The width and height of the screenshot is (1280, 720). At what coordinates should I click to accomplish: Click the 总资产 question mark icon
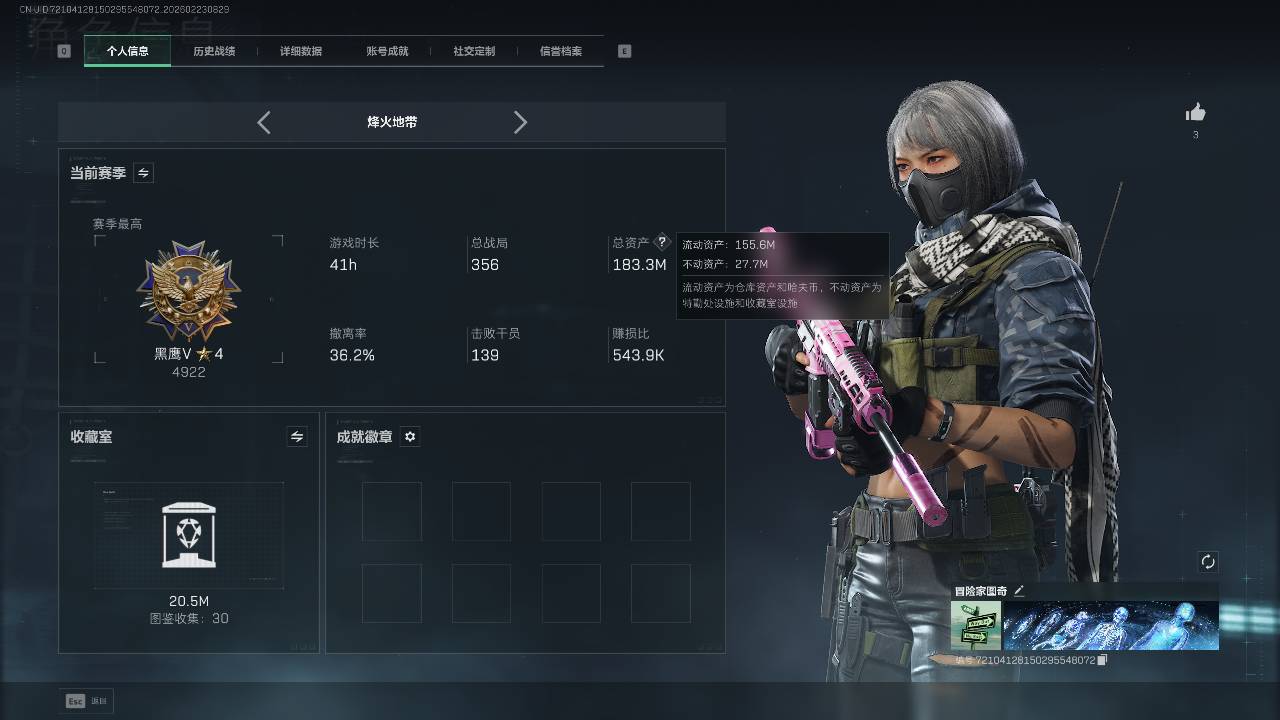click(x=661, y=242)
